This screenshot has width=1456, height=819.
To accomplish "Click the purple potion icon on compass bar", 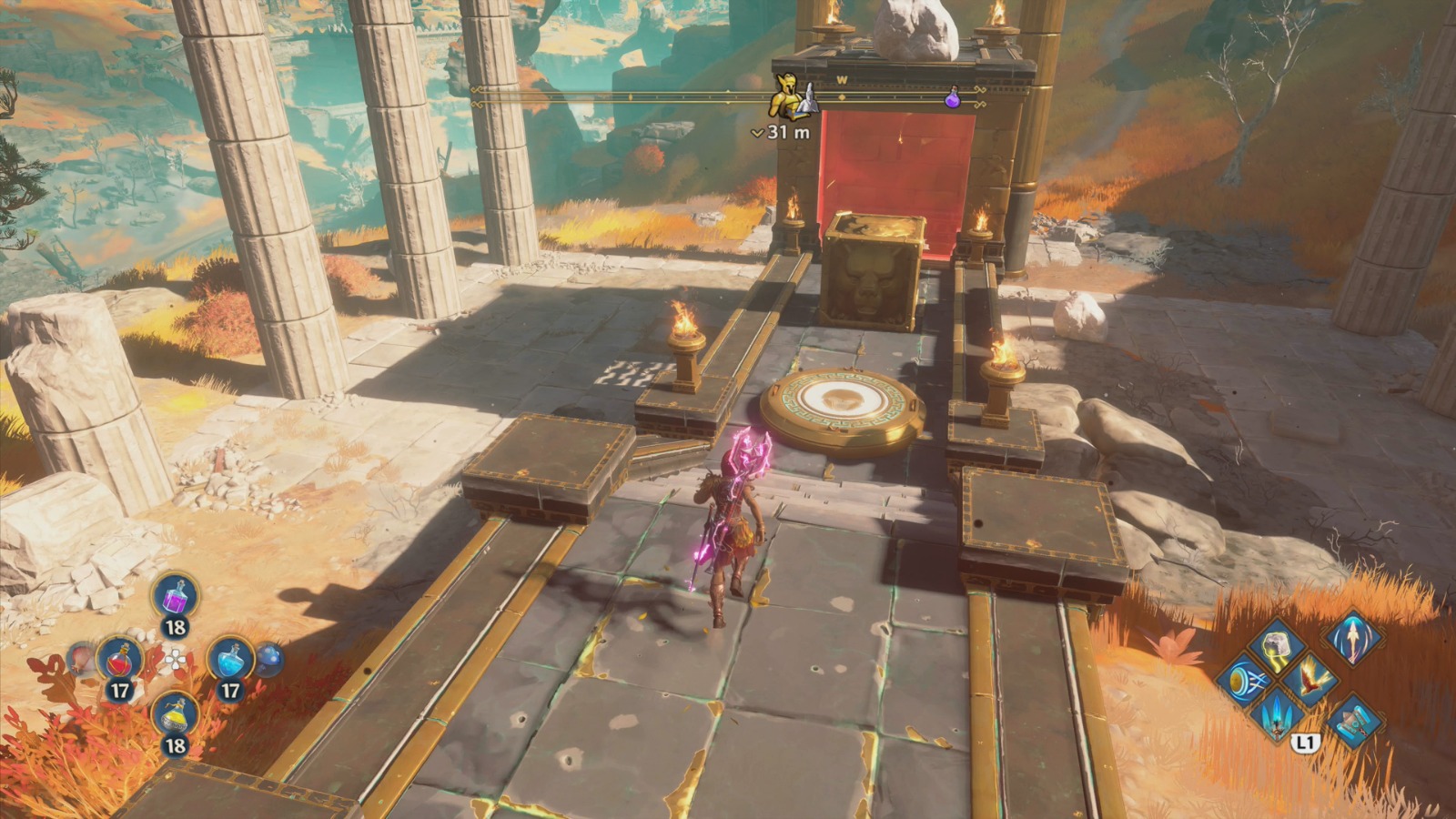I will point(953,99).
